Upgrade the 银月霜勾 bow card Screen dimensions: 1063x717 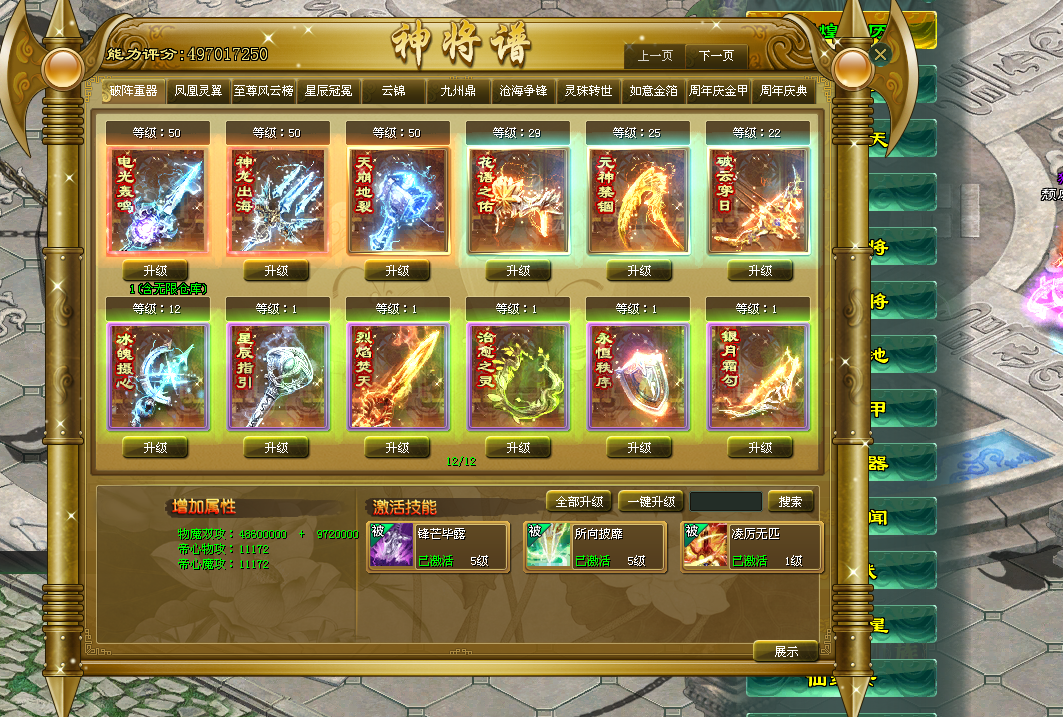tap(760, 448)
